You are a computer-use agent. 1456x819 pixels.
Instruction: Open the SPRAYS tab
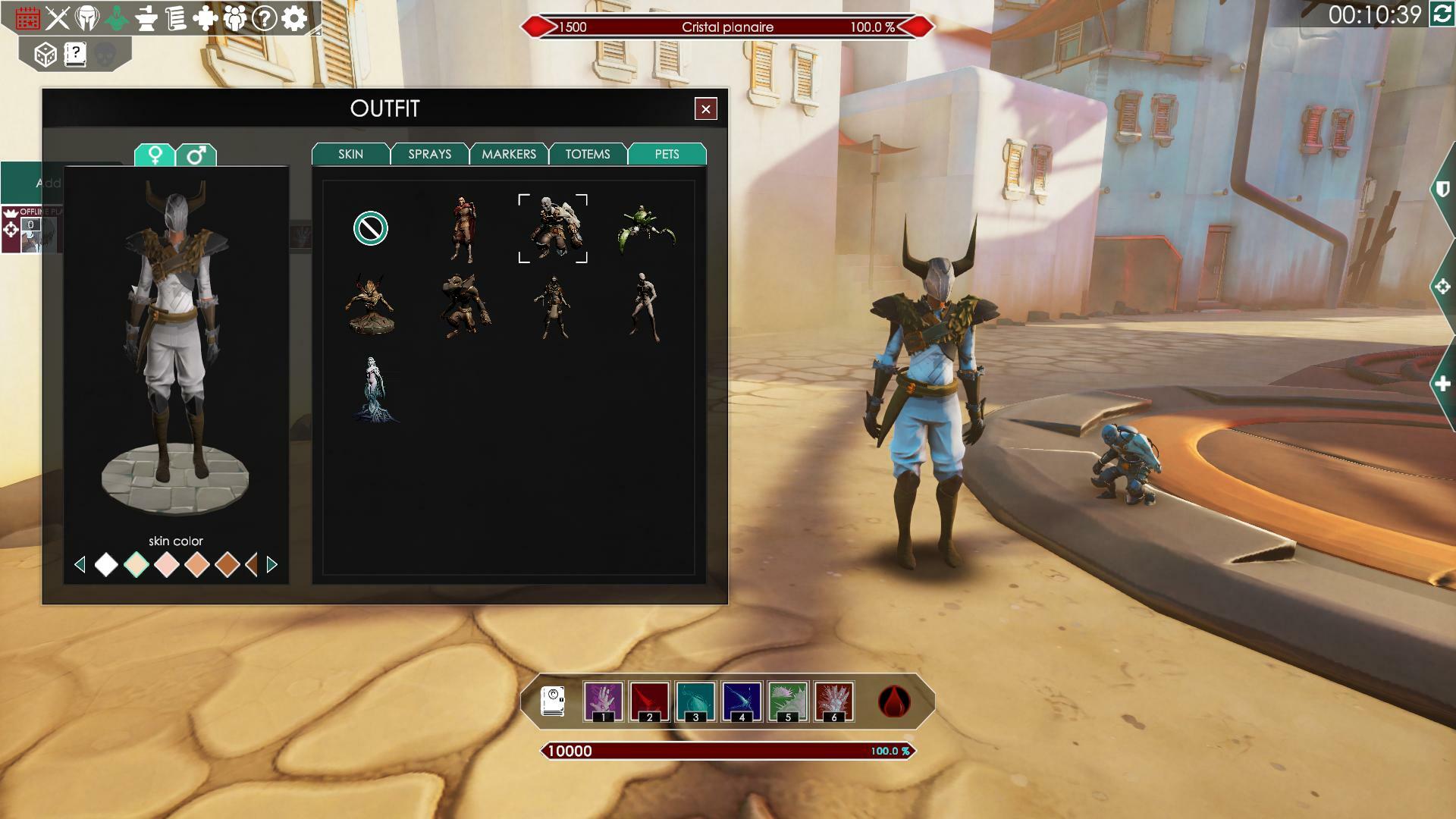(x=429, y=154)
